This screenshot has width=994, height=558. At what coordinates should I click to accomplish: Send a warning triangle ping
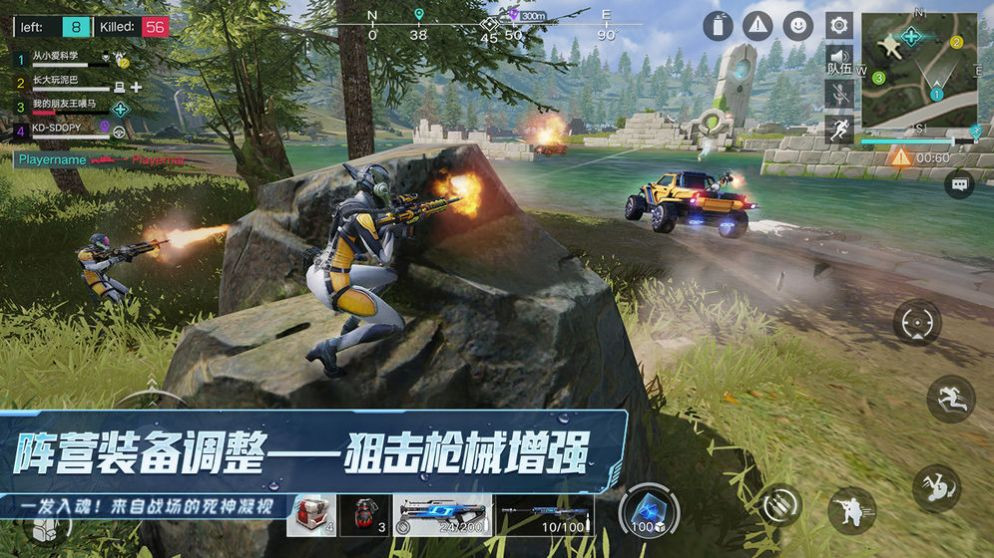[x=758, y=26]
